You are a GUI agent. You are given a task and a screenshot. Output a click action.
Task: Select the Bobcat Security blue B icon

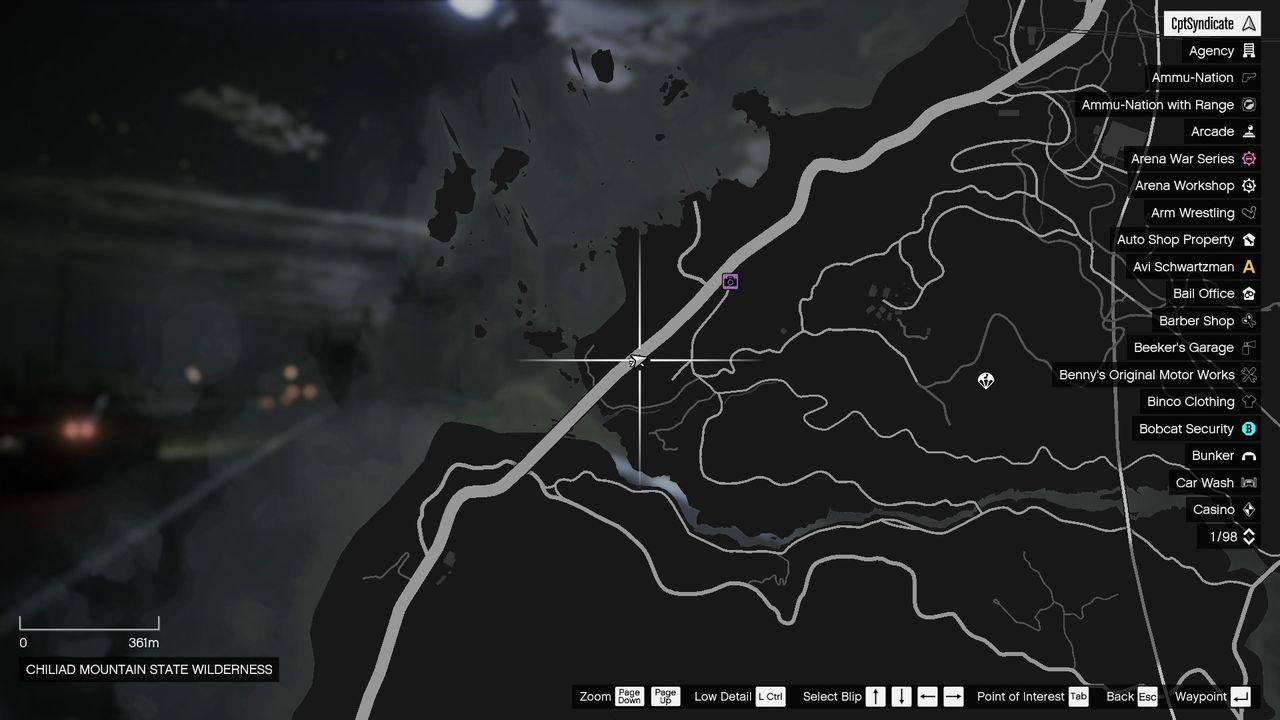point(1247,428)
